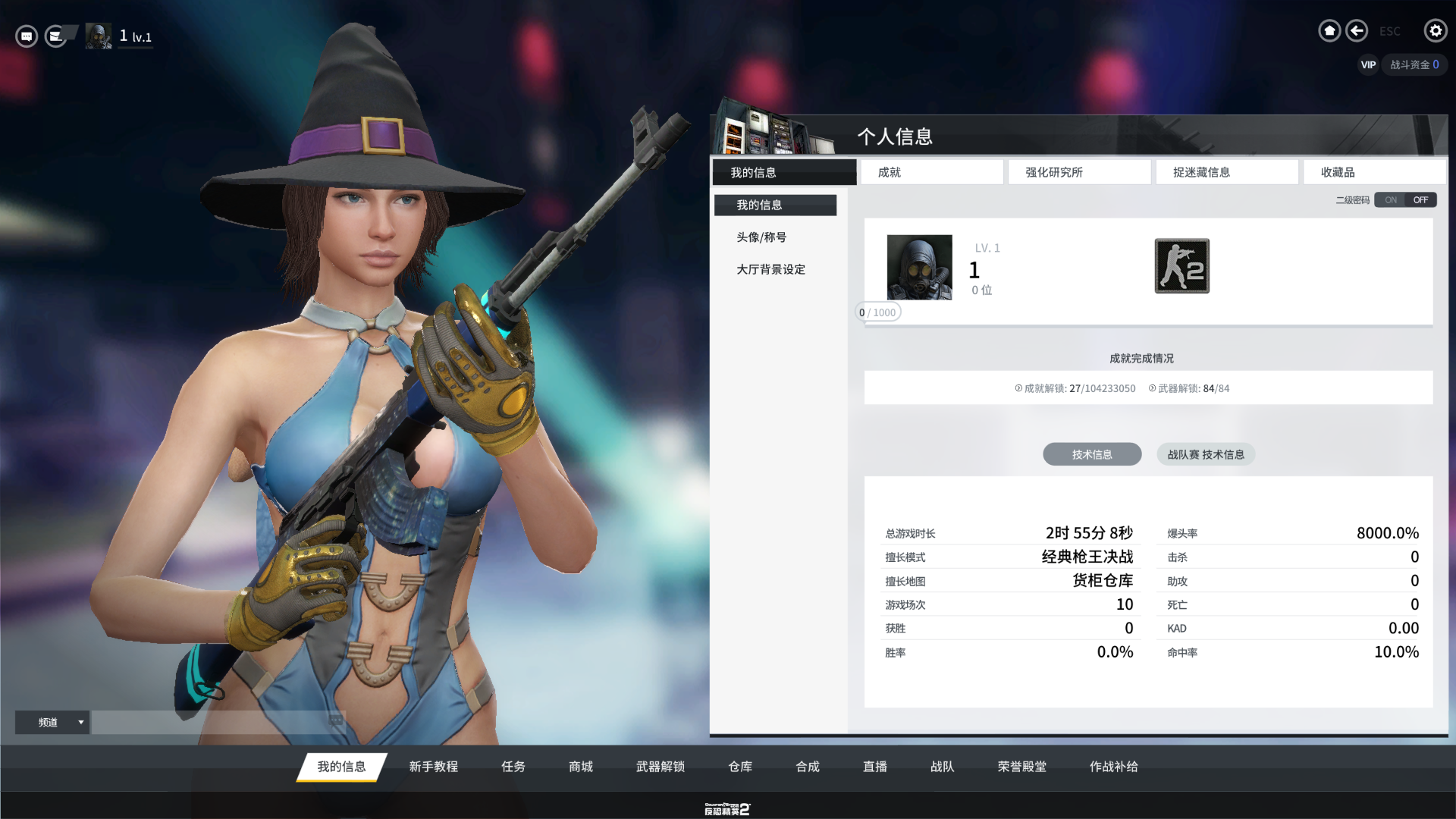
Task: Open 武器解锁 weapon unlocks
Action: click(660, 767)
